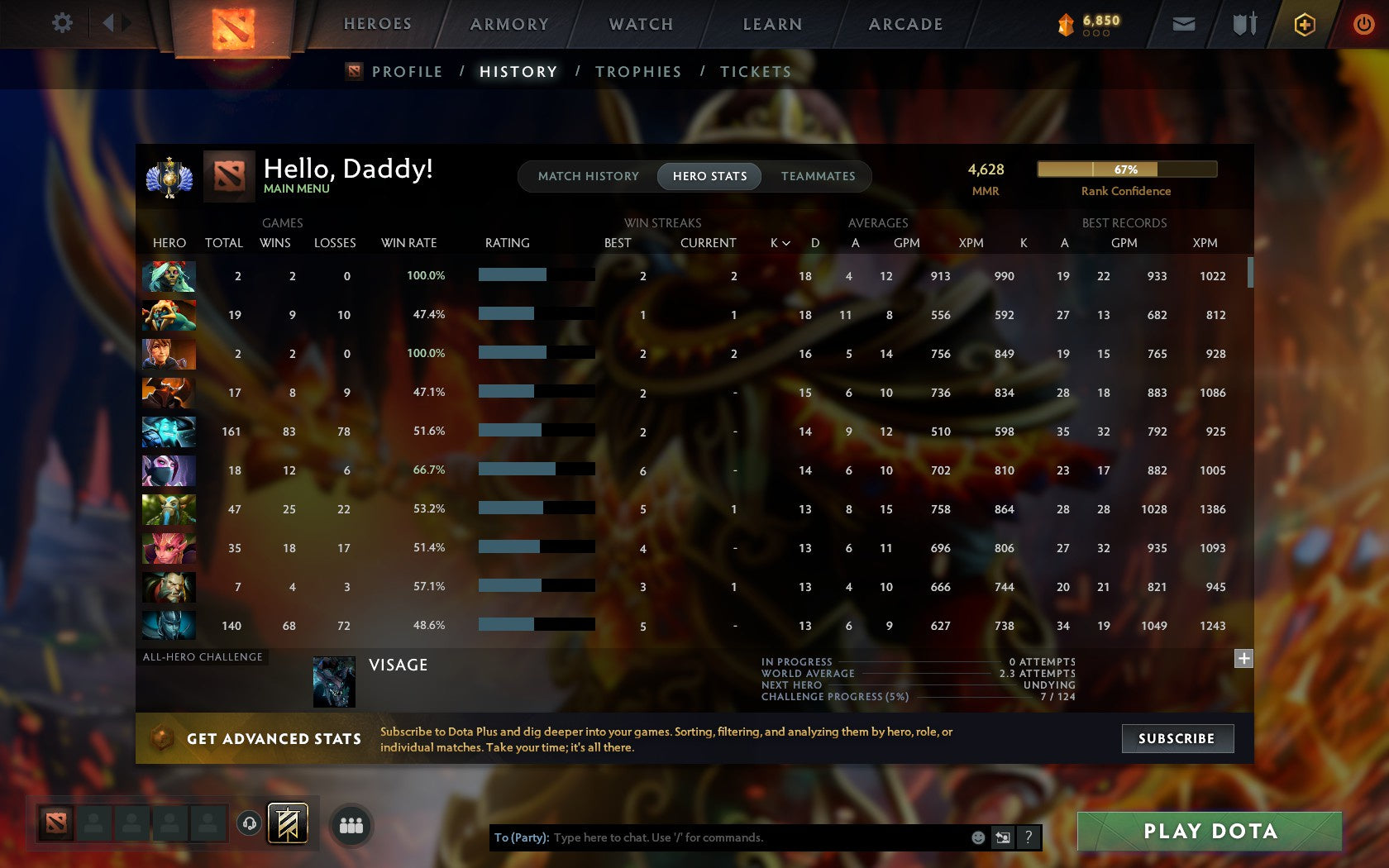Open your messages via the envelope icon

pos(1184,24)
